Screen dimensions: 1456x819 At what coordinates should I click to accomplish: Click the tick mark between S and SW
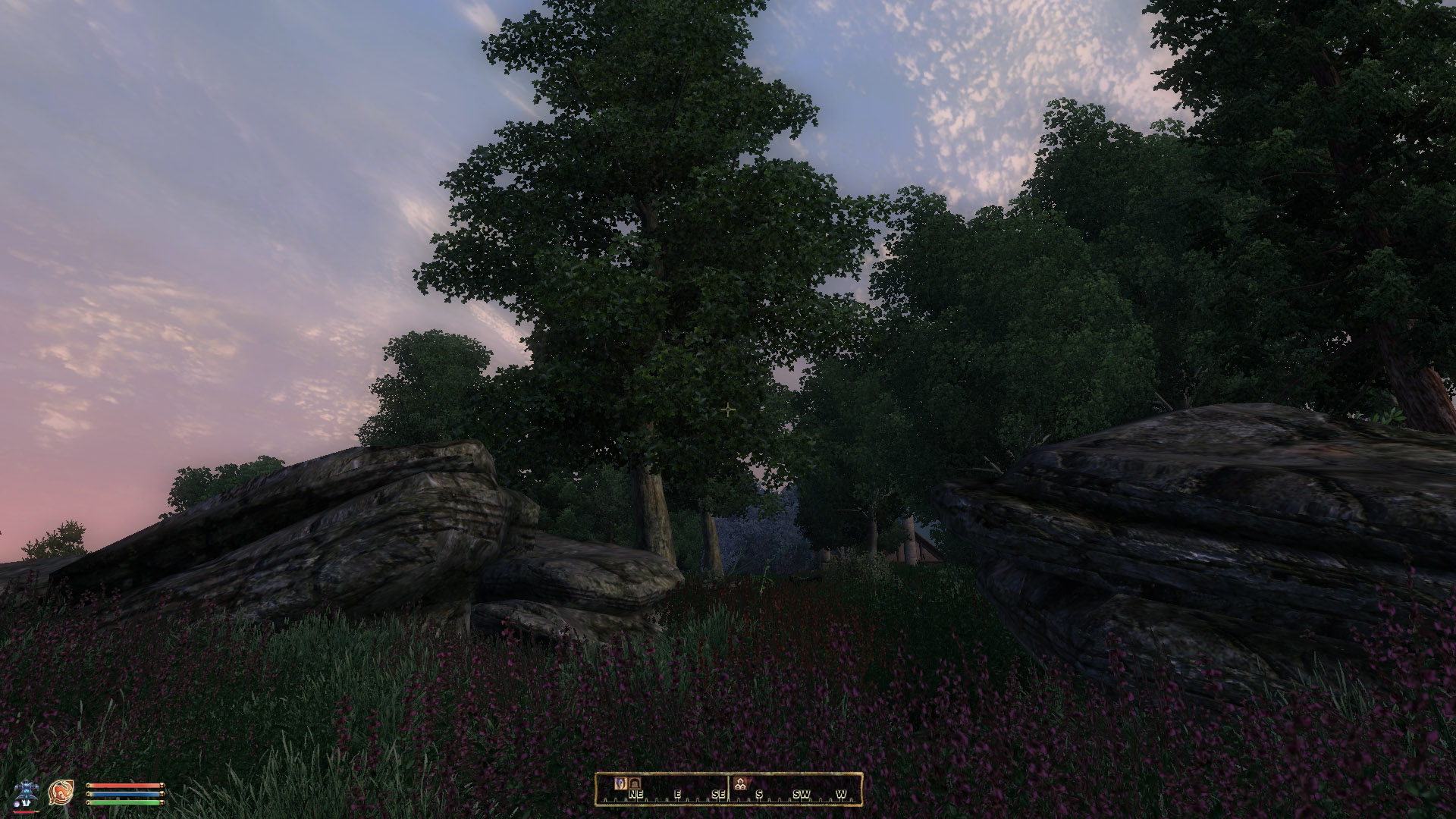point(781,799)
